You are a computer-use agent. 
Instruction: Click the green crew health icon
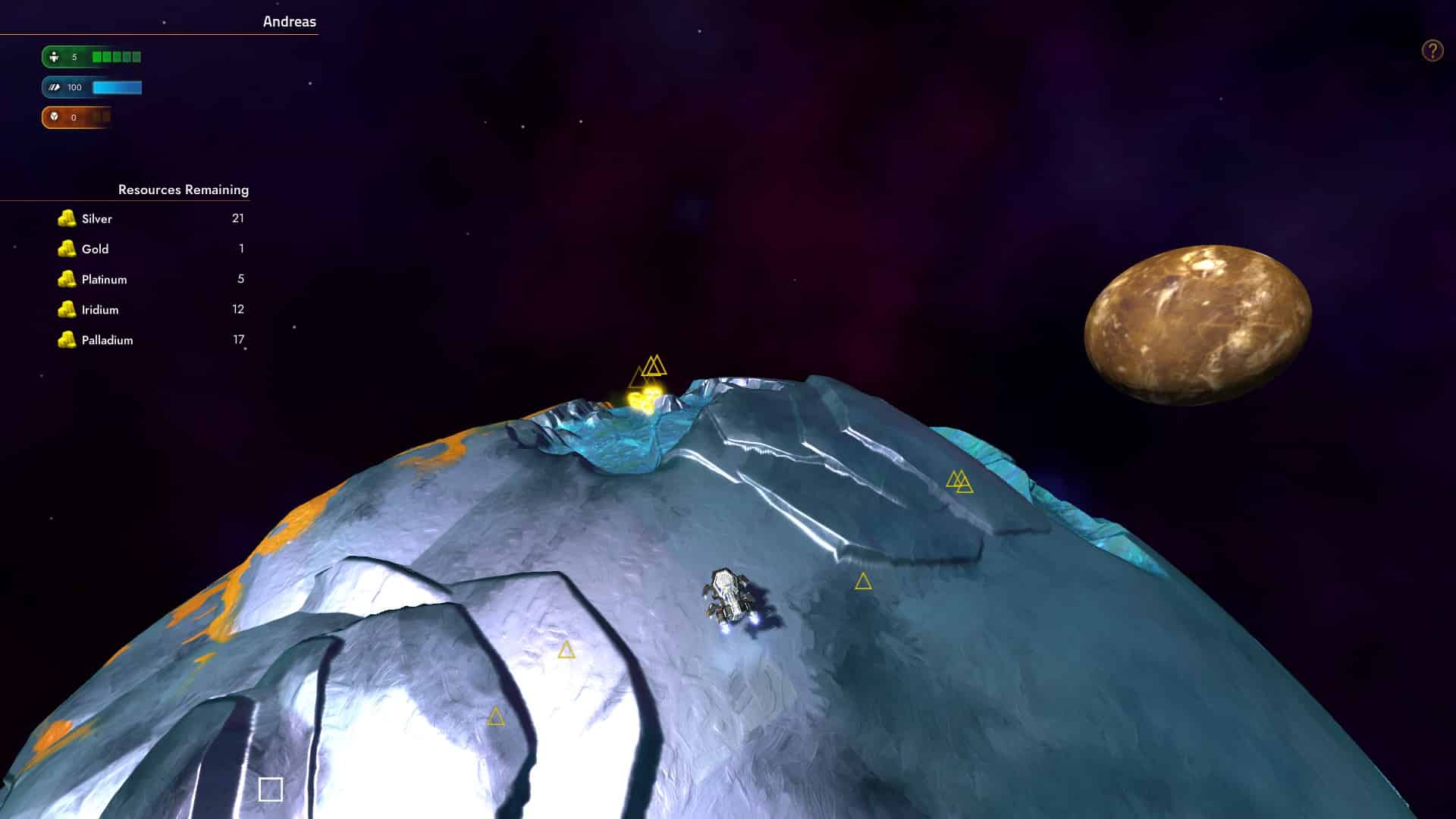click(53, 56)
